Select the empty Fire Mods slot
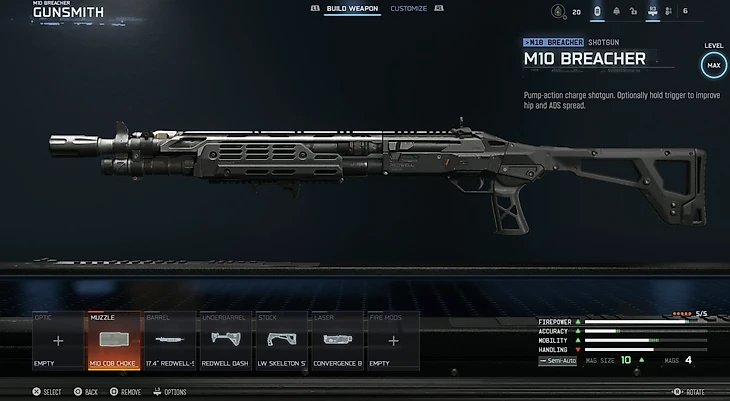This screenshot has height=401, width=730. (393, 341)
